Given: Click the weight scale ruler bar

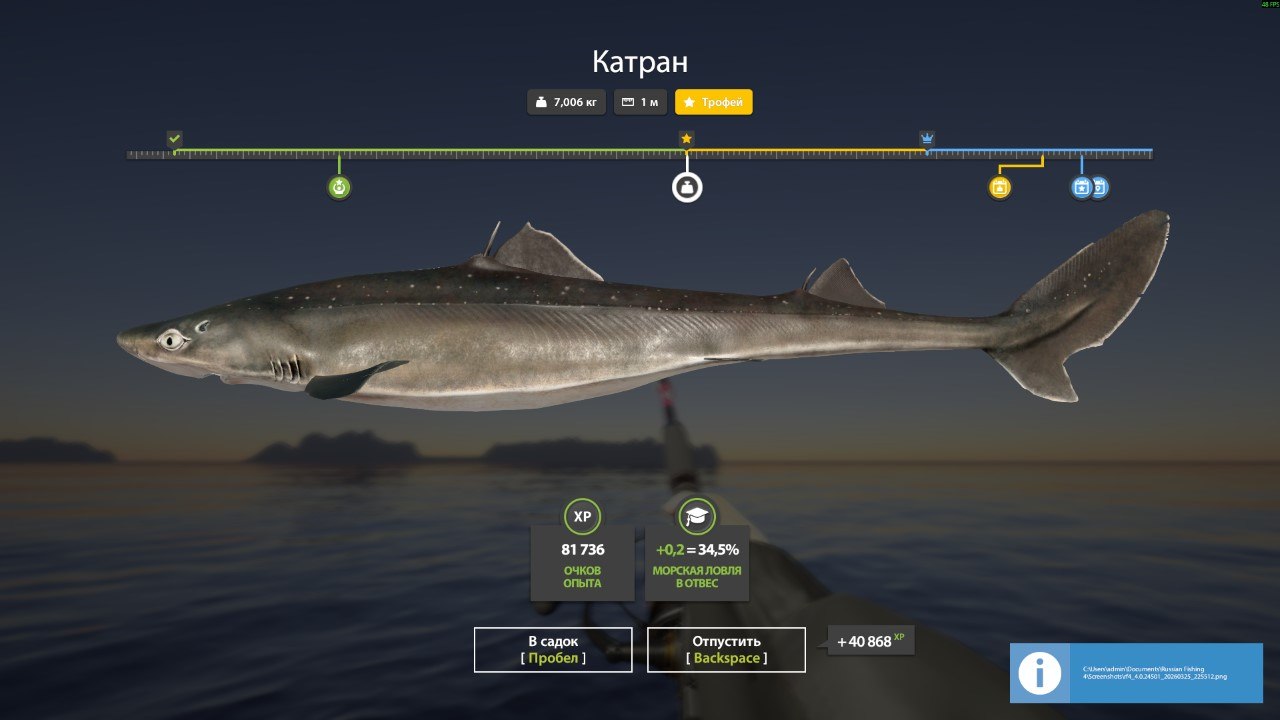Looking at the screenshot, I should (640, 154).
